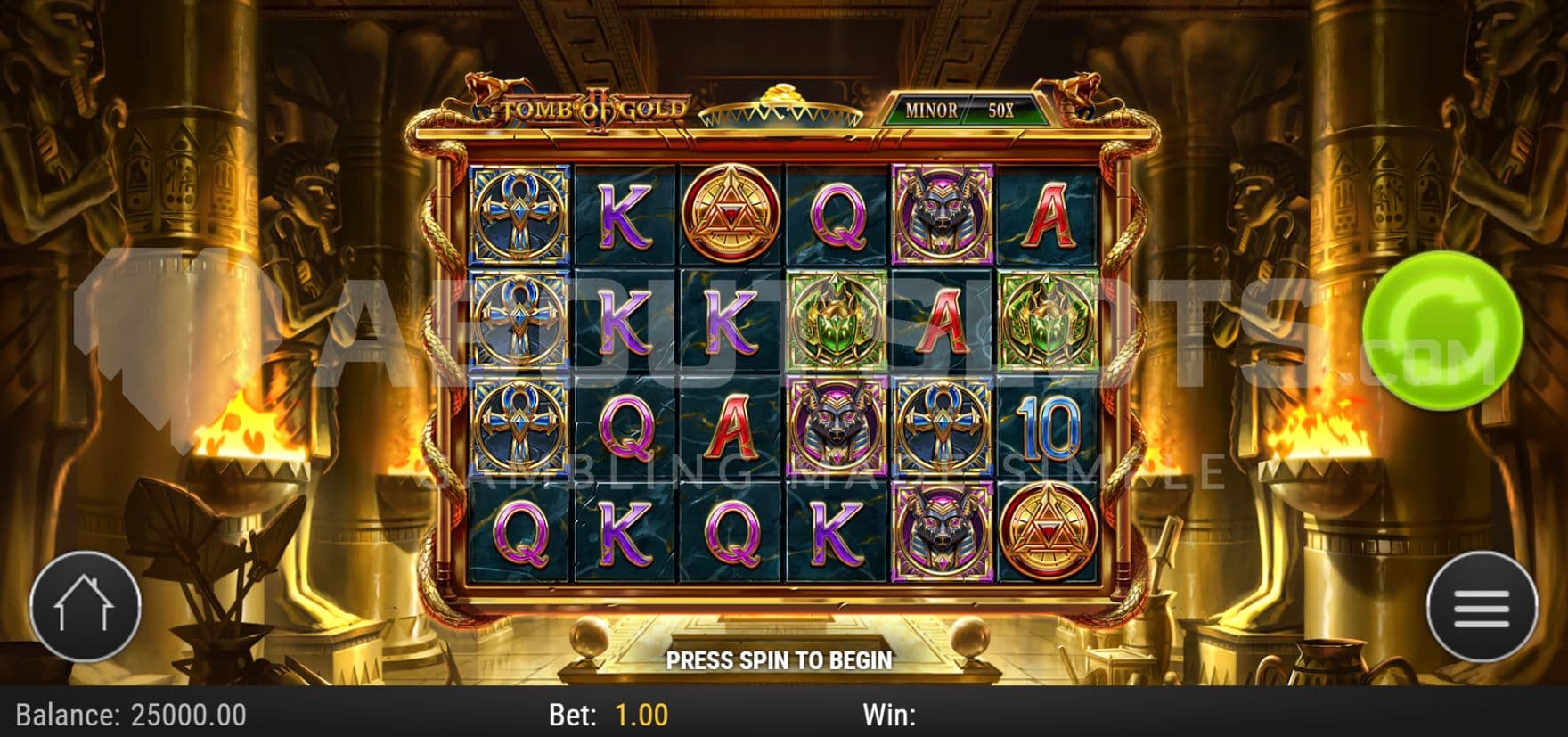Spin the reels with the green button
The width and height of the screenshot is (1568, 737).
point(1441,331)
